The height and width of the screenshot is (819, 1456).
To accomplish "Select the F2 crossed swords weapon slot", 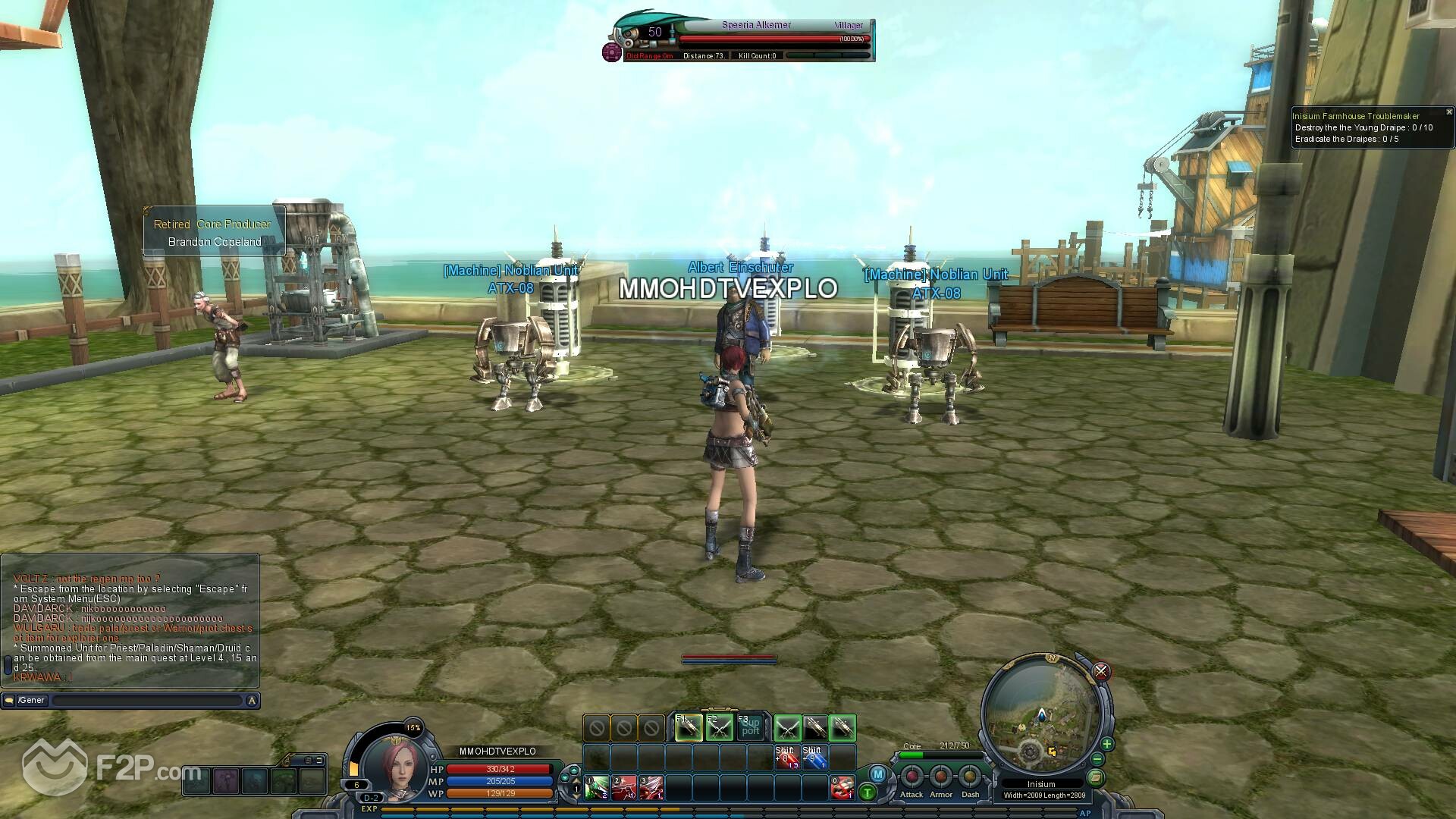I will pos(719,728).
